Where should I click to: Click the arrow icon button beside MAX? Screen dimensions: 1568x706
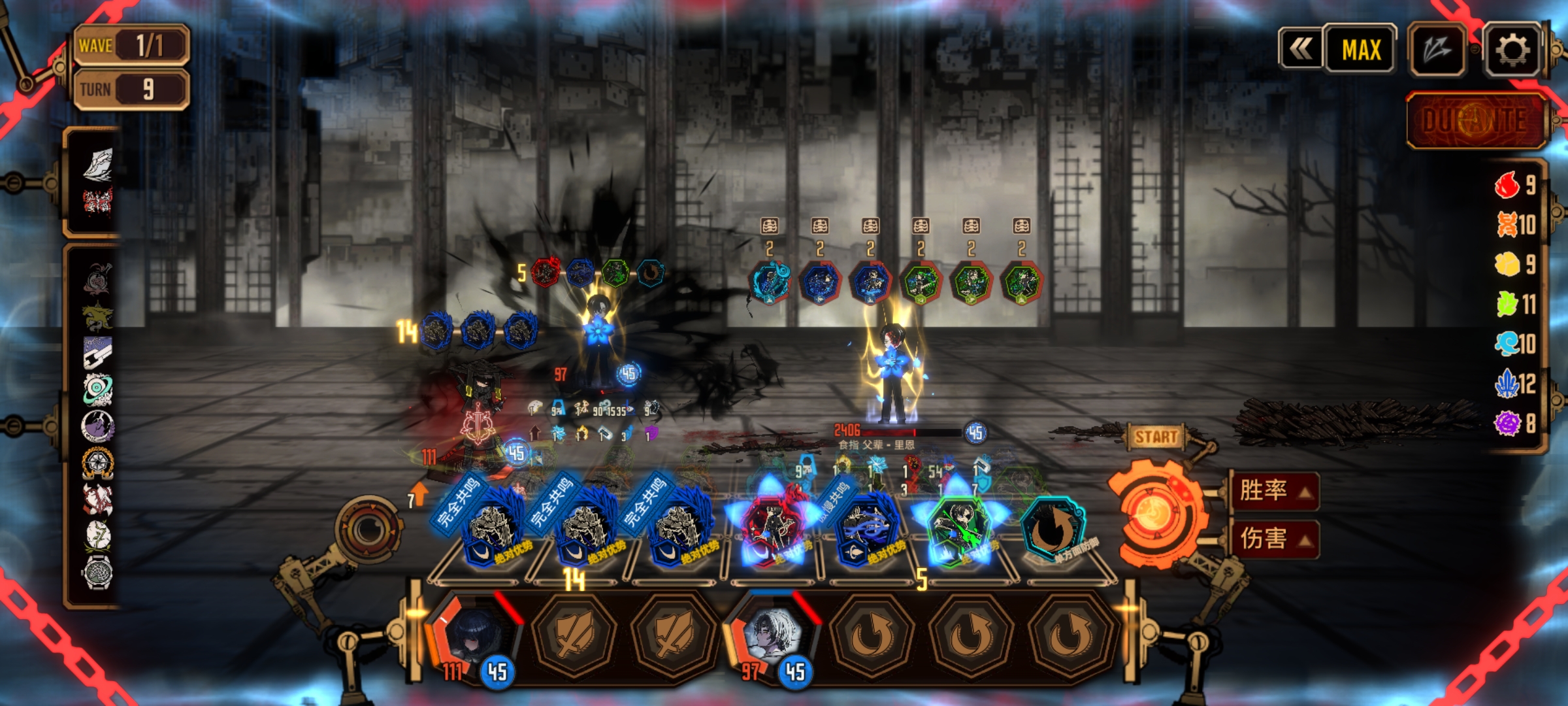[x=1437, y=50]
